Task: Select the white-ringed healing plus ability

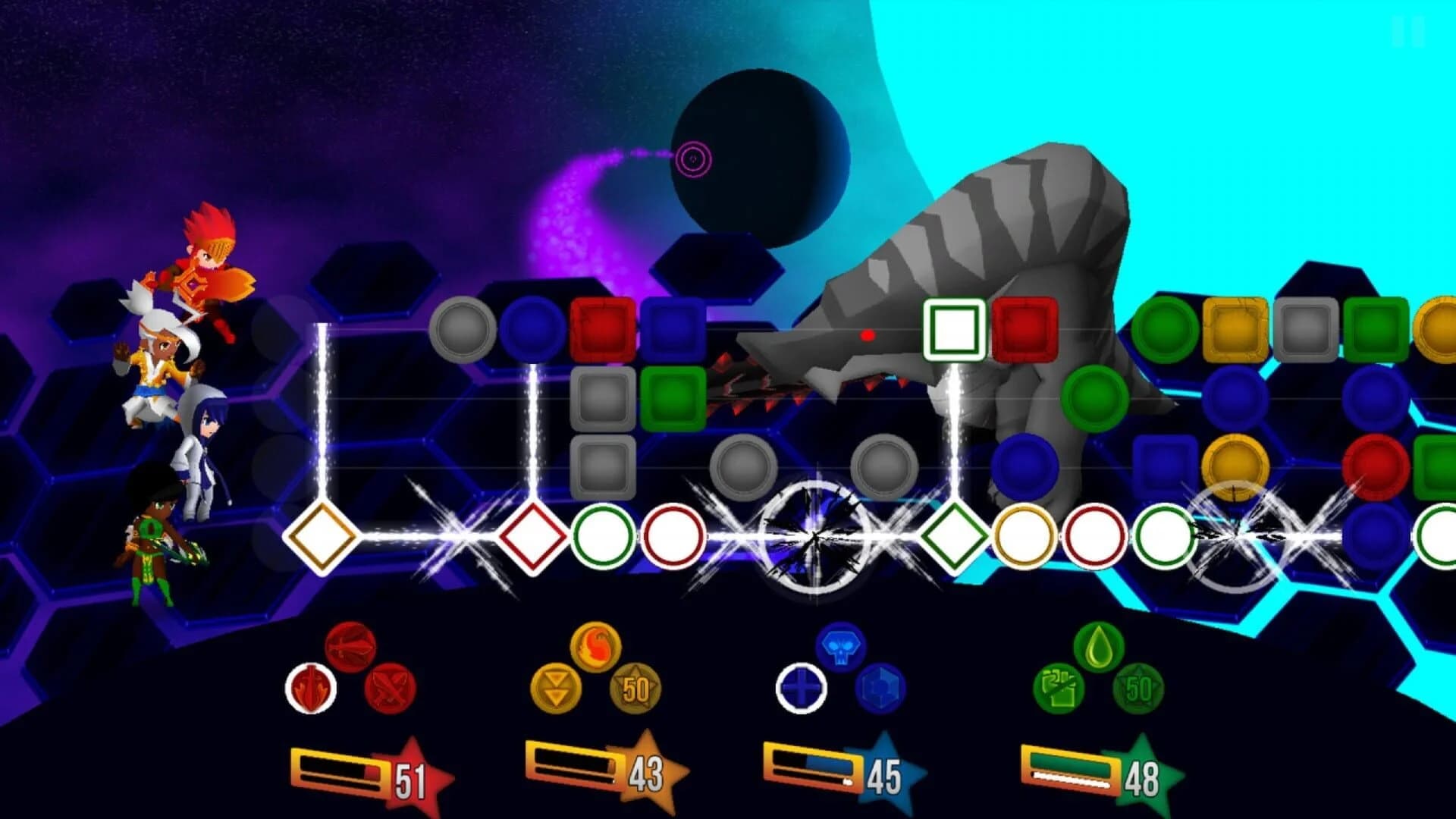Action: [801, 689]
